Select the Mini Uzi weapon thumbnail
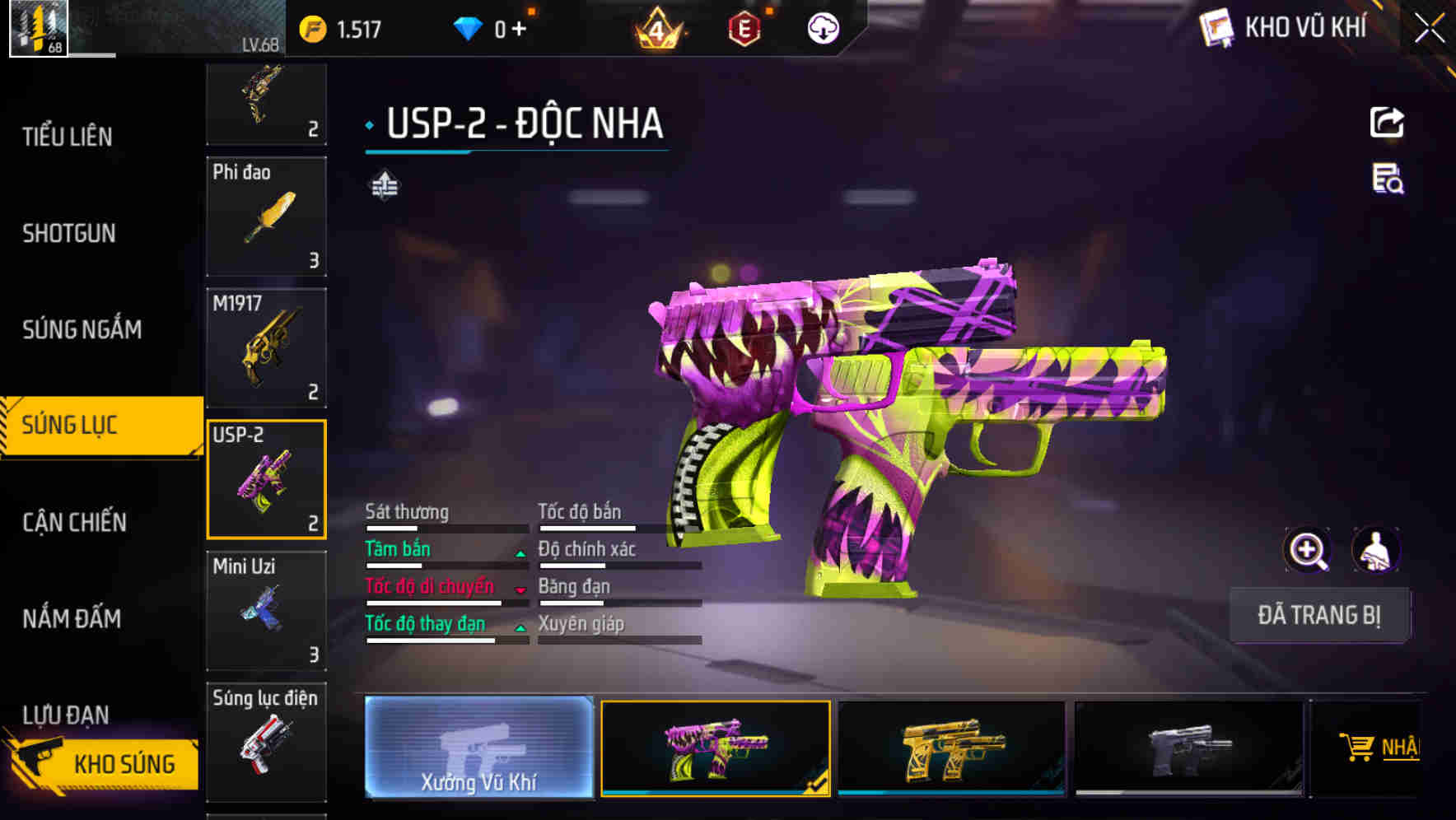The height and width of the screenshot is (820, 1456). click(x=265, y=609)
